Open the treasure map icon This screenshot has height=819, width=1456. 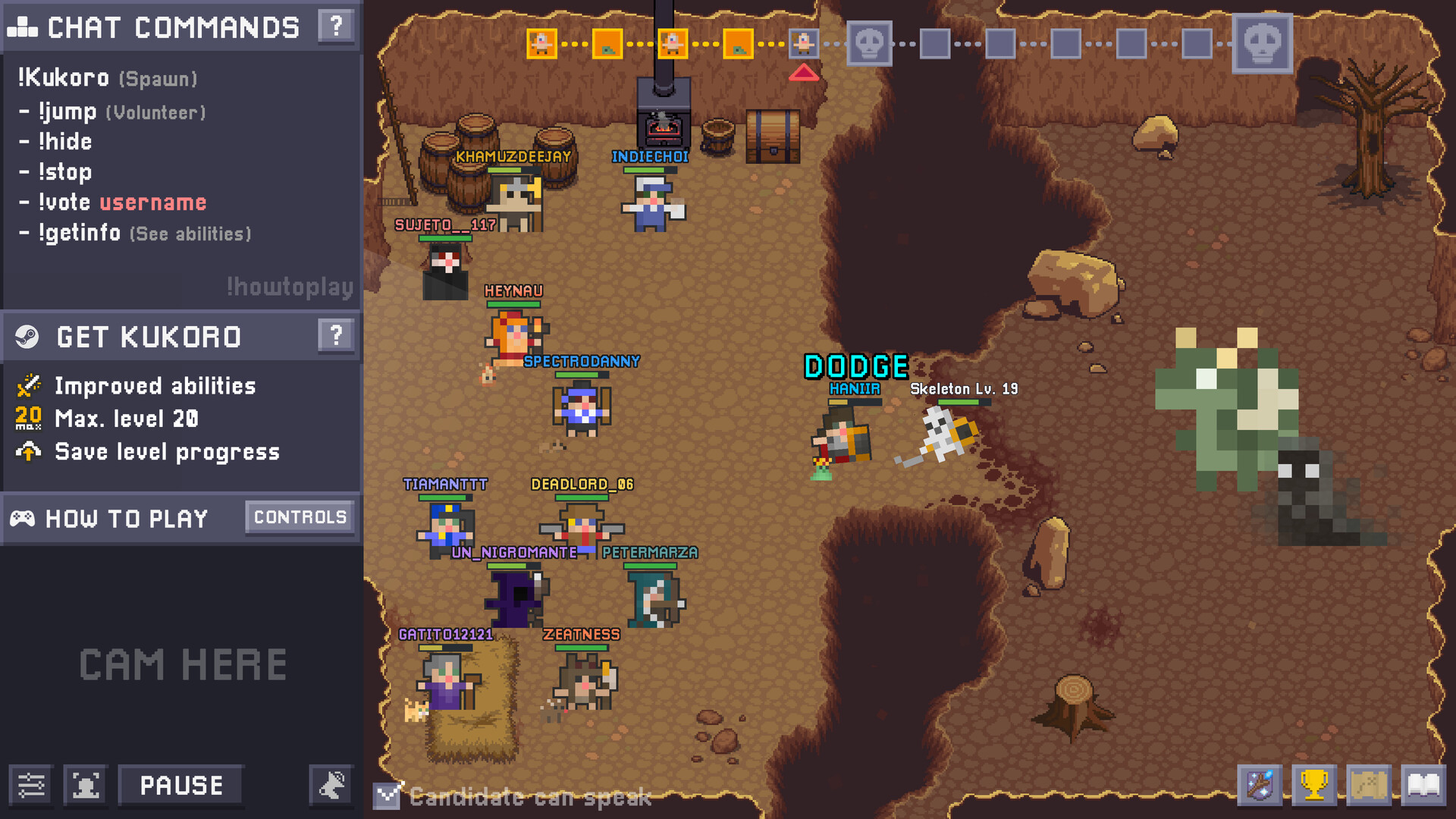pos(1370,785)
